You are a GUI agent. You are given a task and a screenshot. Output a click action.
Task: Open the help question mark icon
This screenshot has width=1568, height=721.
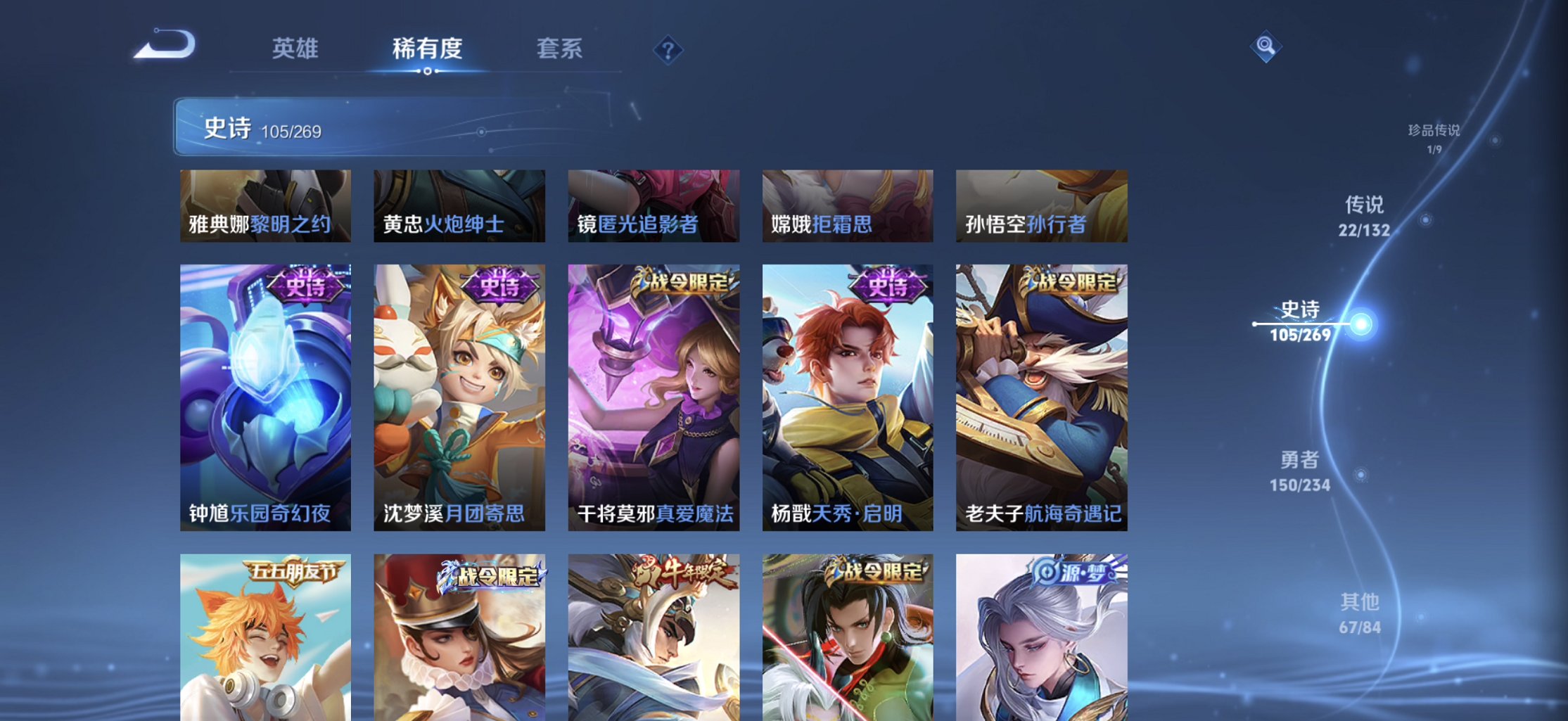pyautogui.click(x=667, y=49)
